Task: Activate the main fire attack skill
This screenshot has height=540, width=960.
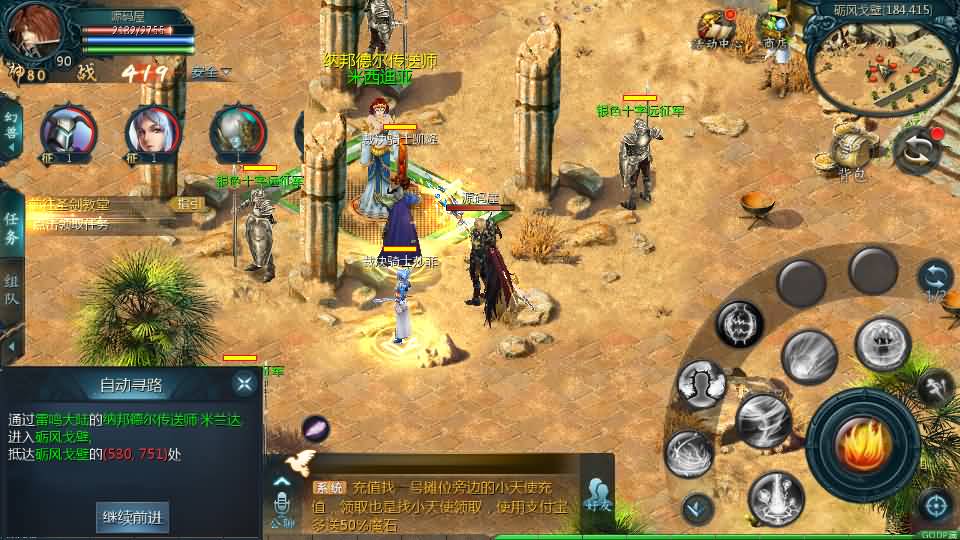Action: 862,445
